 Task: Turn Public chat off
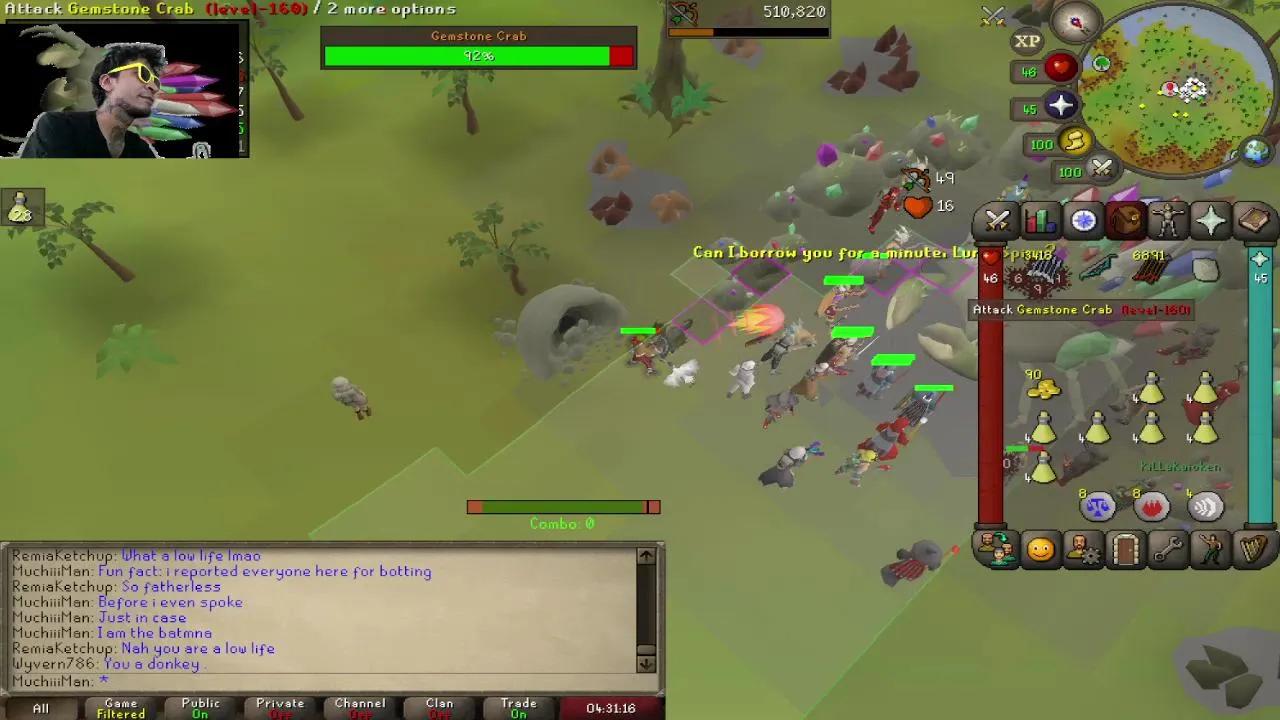point(199,708)
